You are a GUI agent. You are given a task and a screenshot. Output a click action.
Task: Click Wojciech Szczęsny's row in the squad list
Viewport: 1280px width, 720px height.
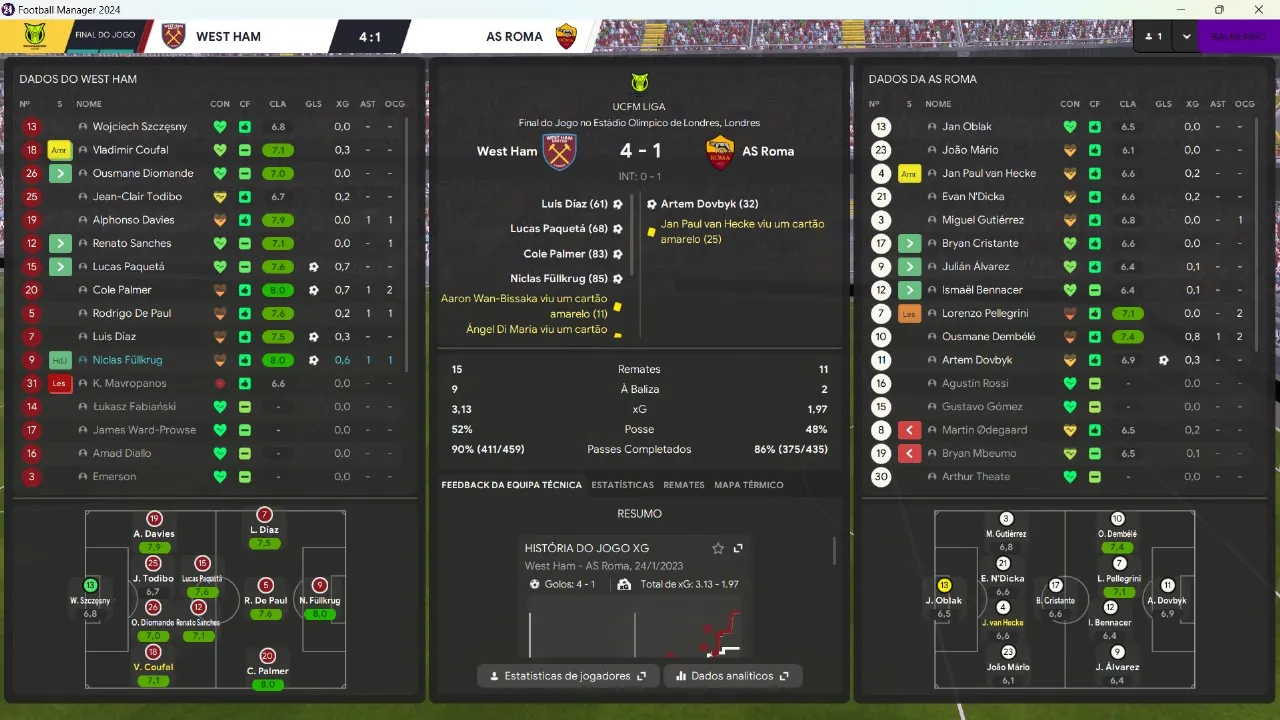click(139, 127)
